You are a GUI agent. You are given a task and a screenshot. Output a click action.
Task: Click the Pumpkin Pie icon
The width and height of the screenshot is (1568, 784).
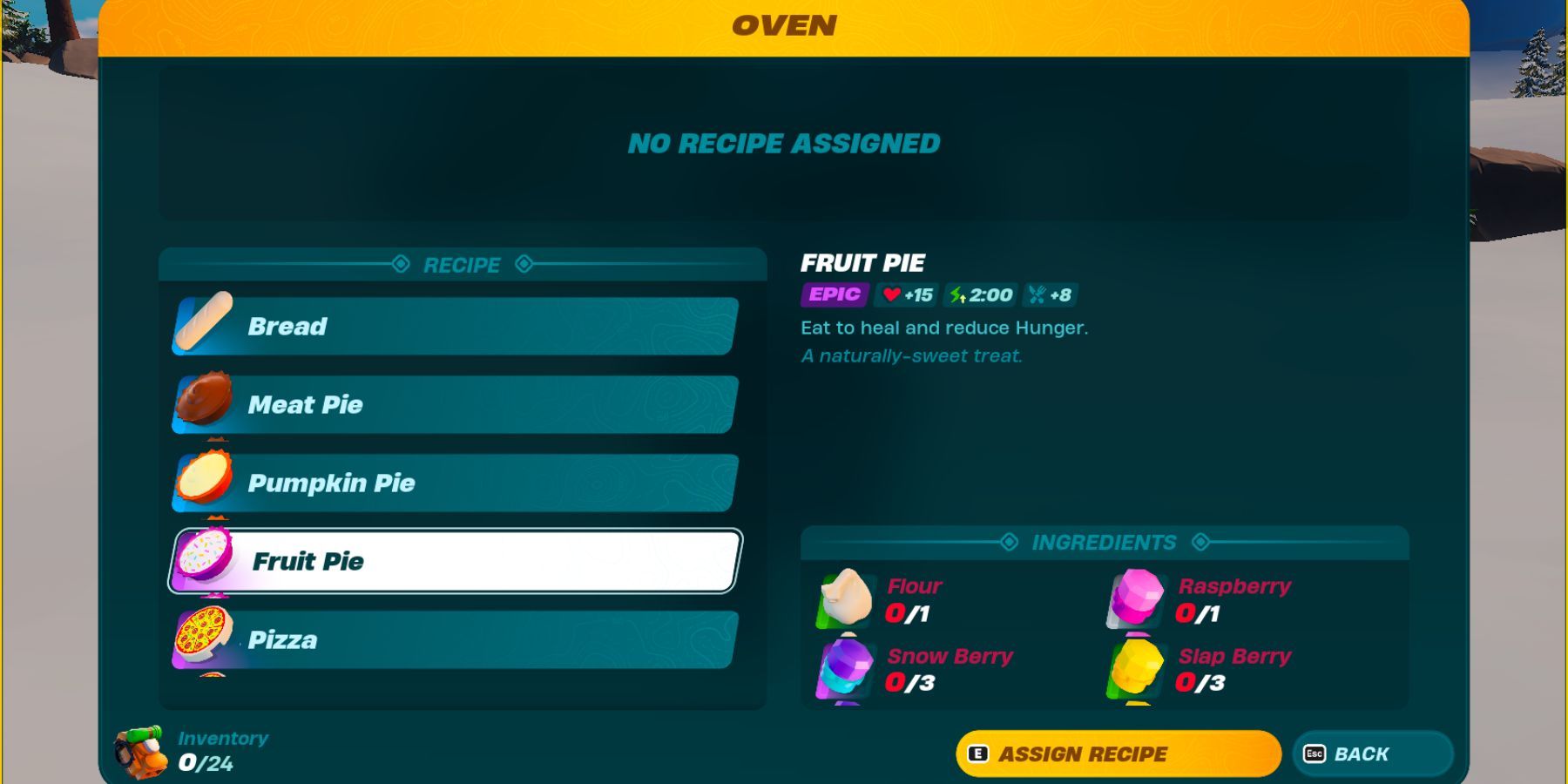tap(202, 483)
